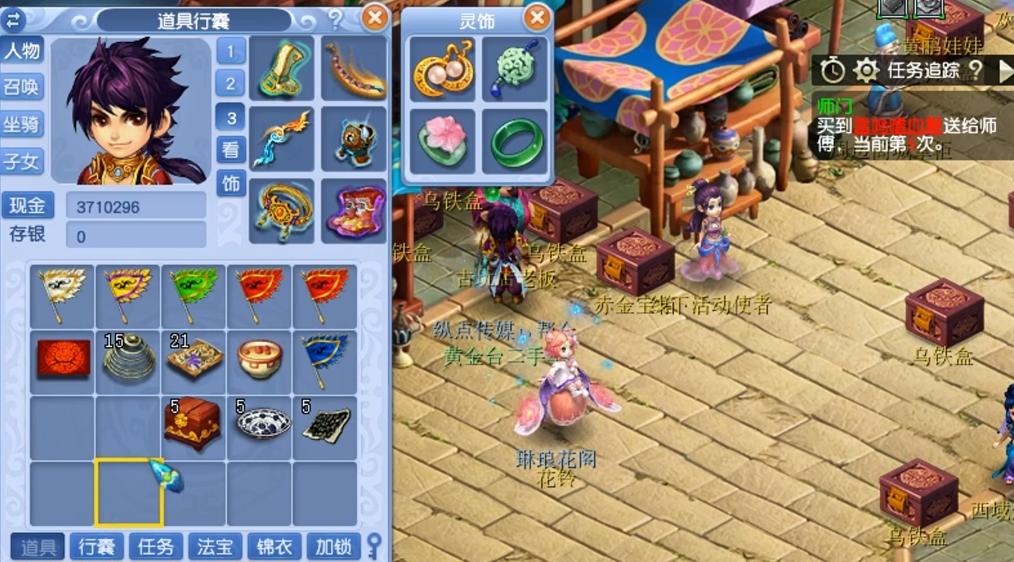Select the 锦衣 costume tab

(x=274, y=546)
